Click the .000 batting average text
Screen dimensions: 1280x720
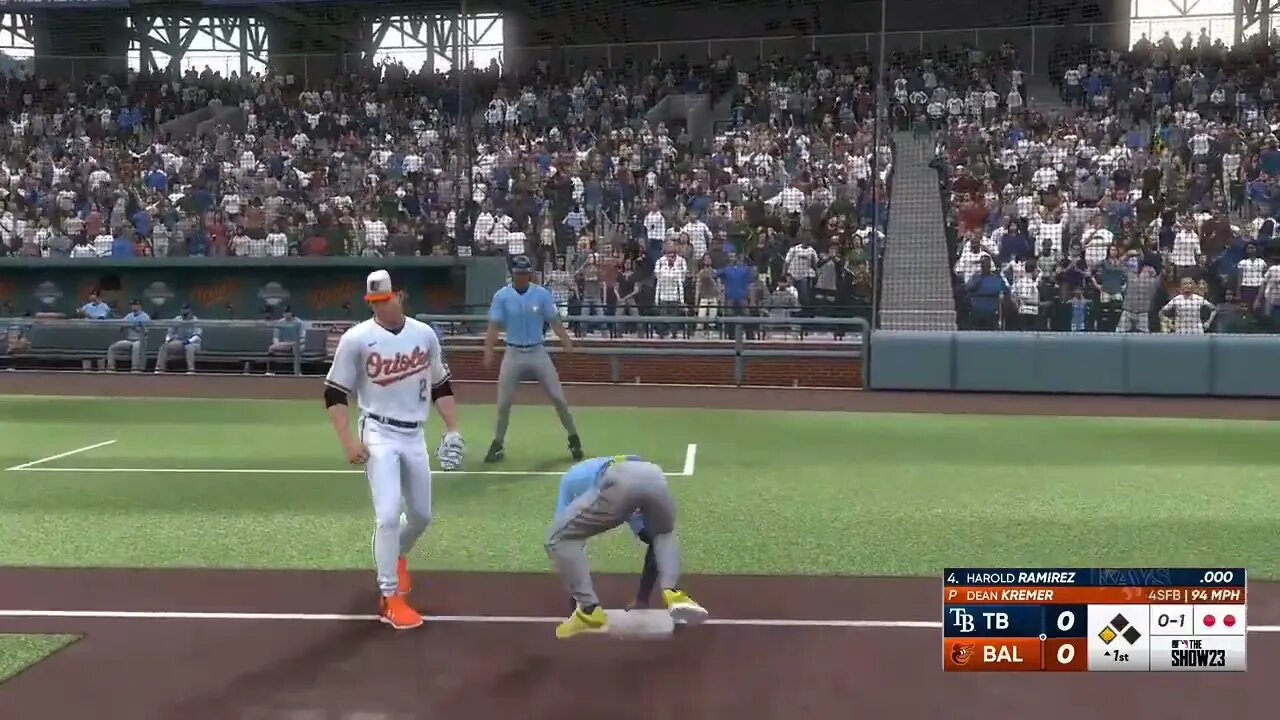1216,576
